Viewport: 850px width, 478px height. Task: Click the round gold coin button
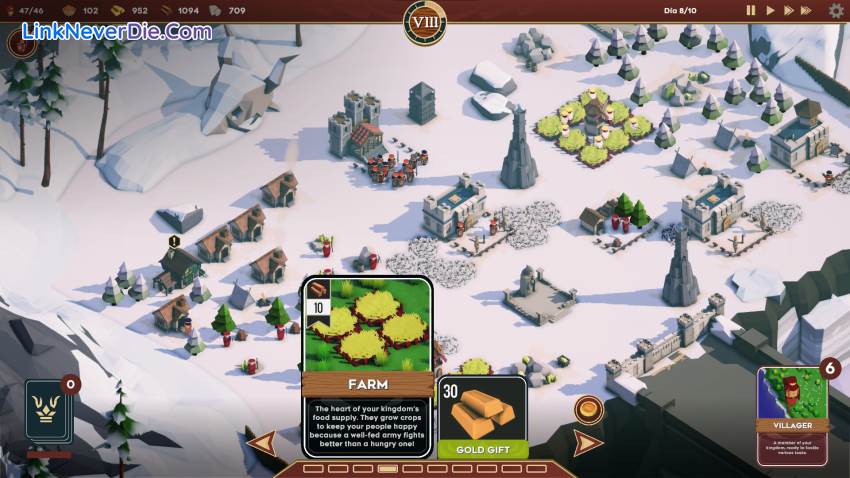(x=588, y=409)
